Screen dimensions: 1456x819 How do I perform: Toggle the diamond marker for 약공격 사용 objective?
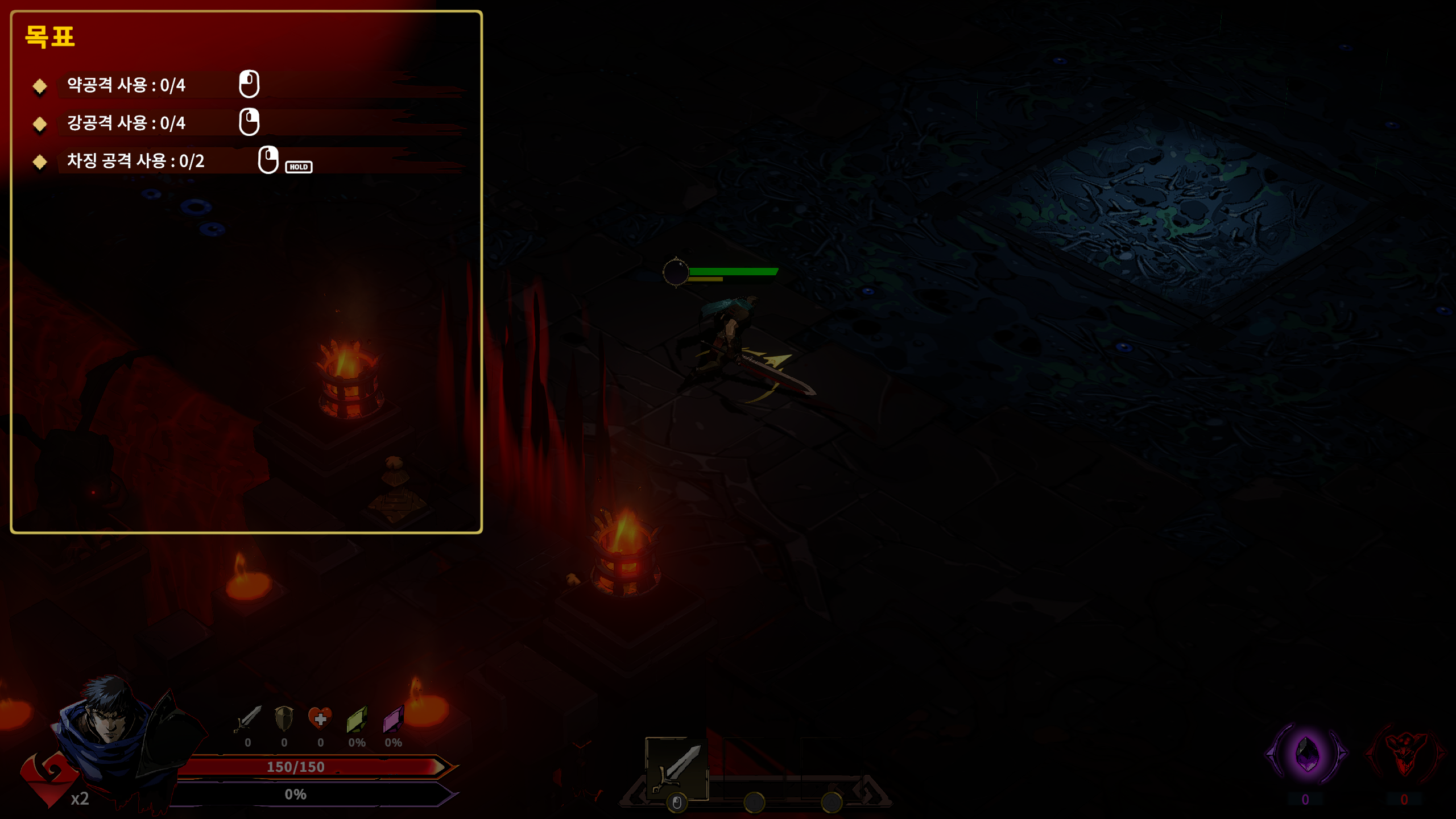[39, 86]
